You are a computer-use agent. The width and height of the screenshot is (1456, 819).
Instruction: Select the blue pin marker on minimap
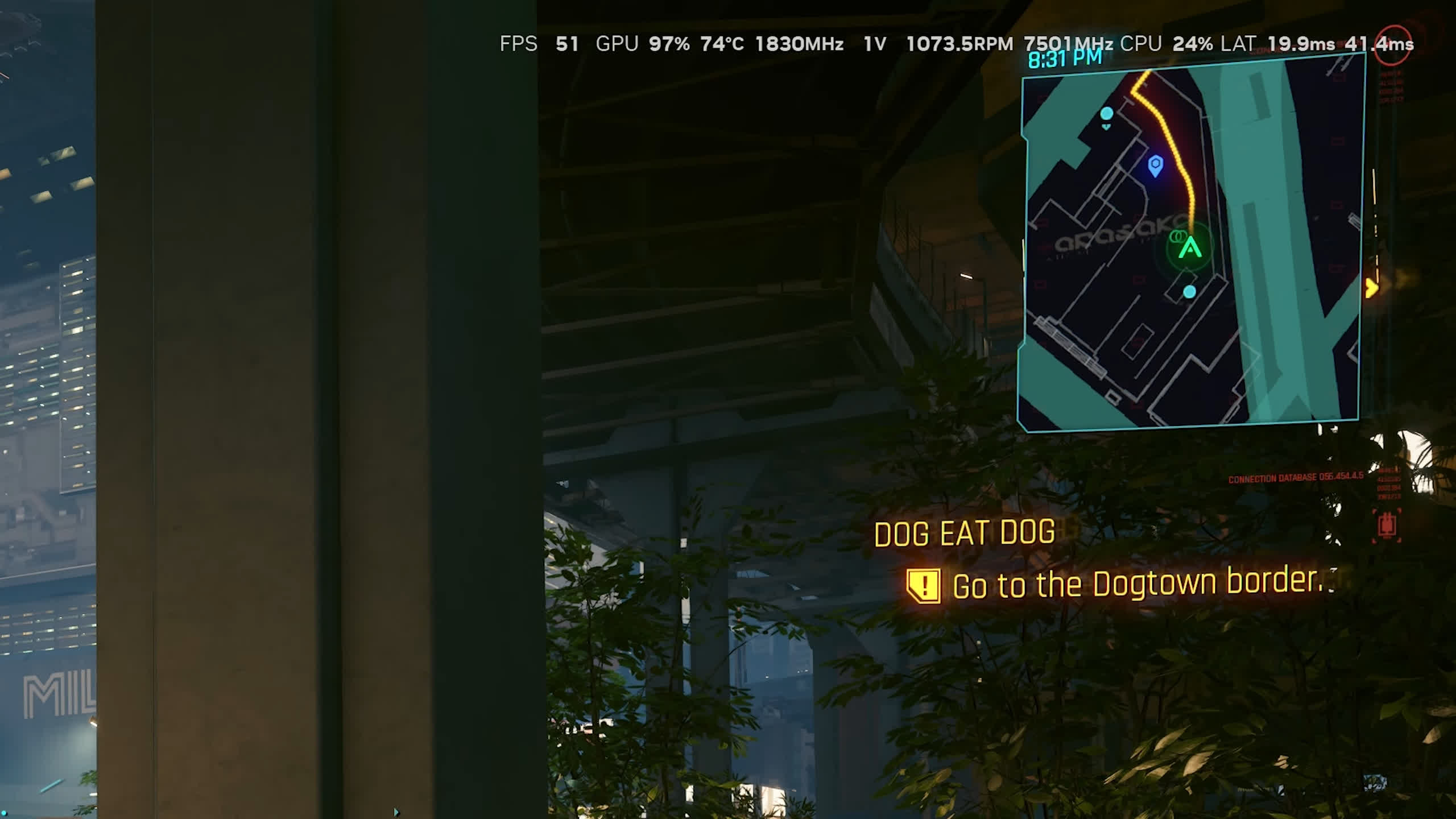pyautogui.click(x=1155, y=166)
